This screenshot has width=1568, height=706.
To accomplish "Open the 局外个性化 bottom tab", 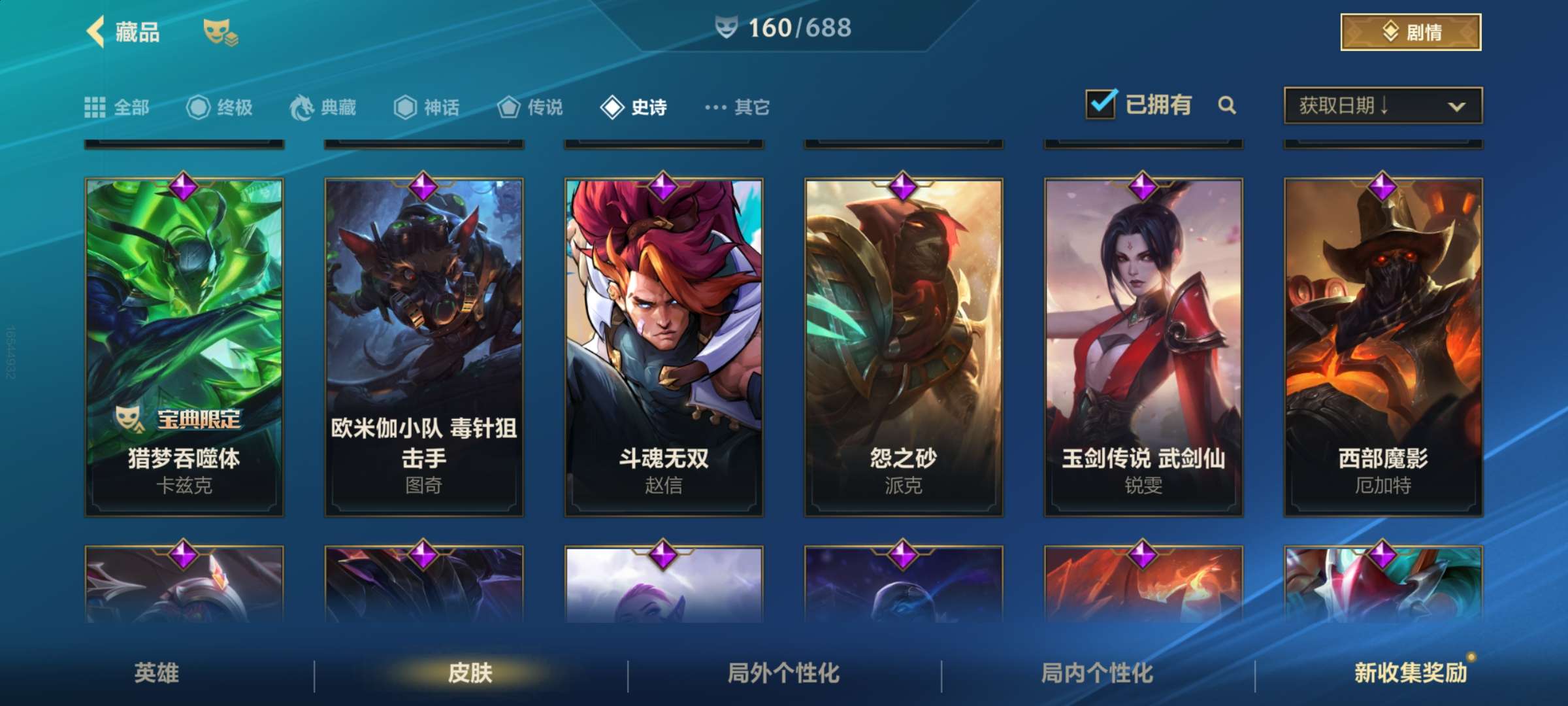I will [783, 673].
